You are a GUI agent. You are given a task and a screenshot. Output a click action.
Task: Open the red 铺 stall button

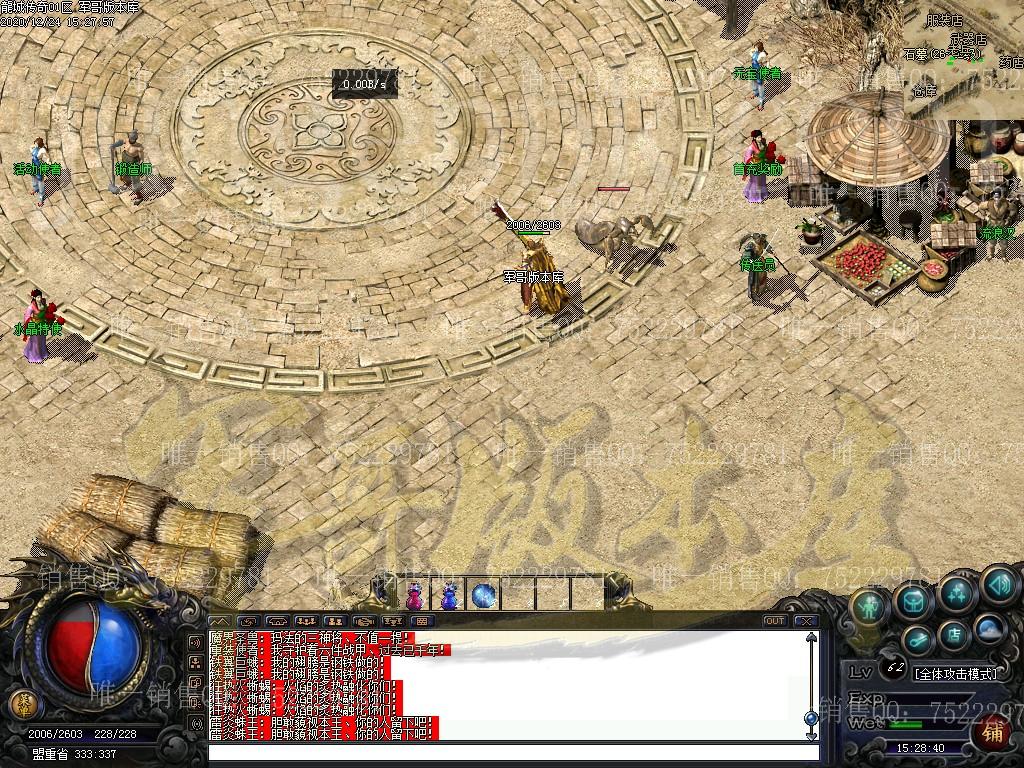[992, 733]
